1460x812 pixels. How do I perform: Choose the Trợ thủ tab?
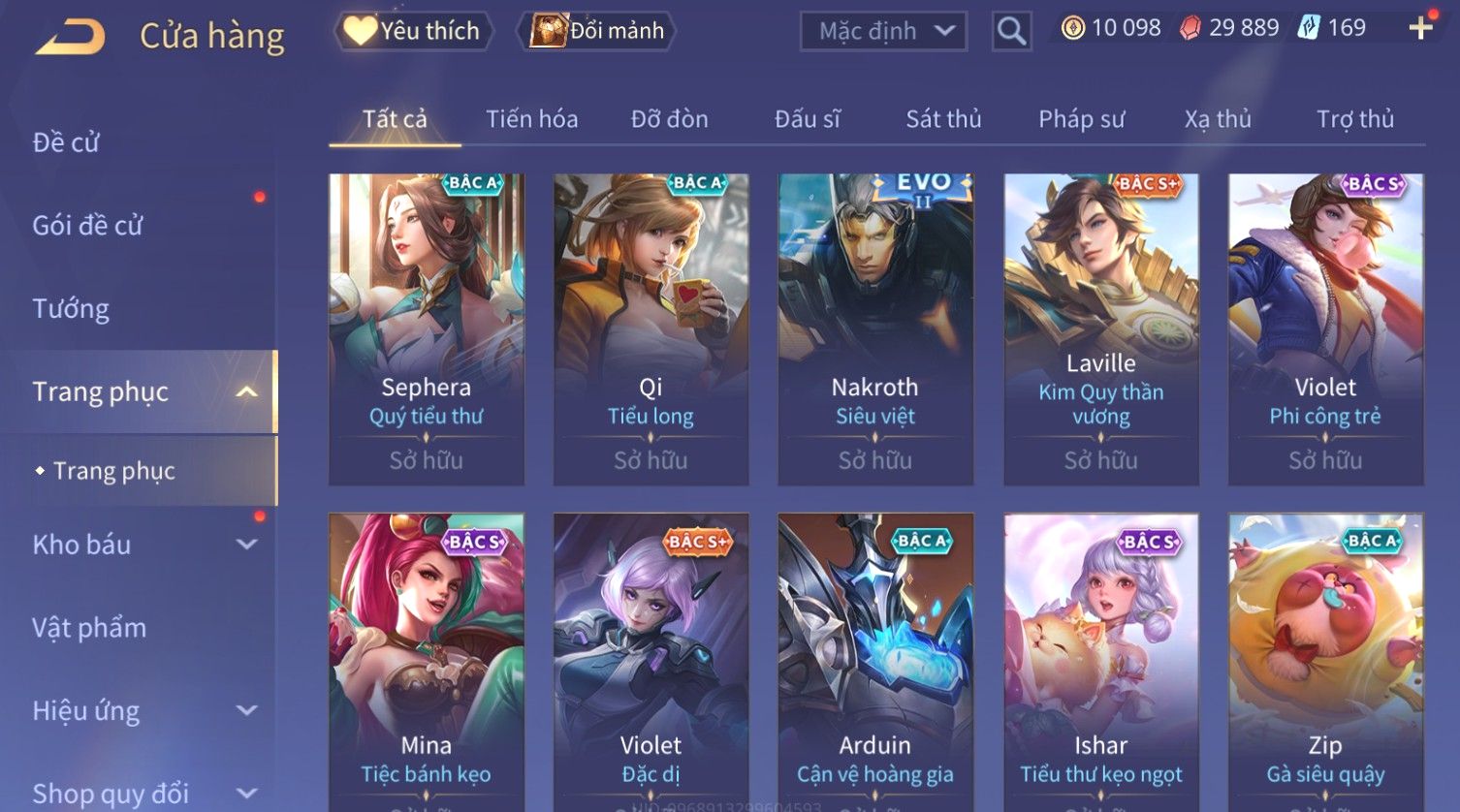coord(1354,119)
